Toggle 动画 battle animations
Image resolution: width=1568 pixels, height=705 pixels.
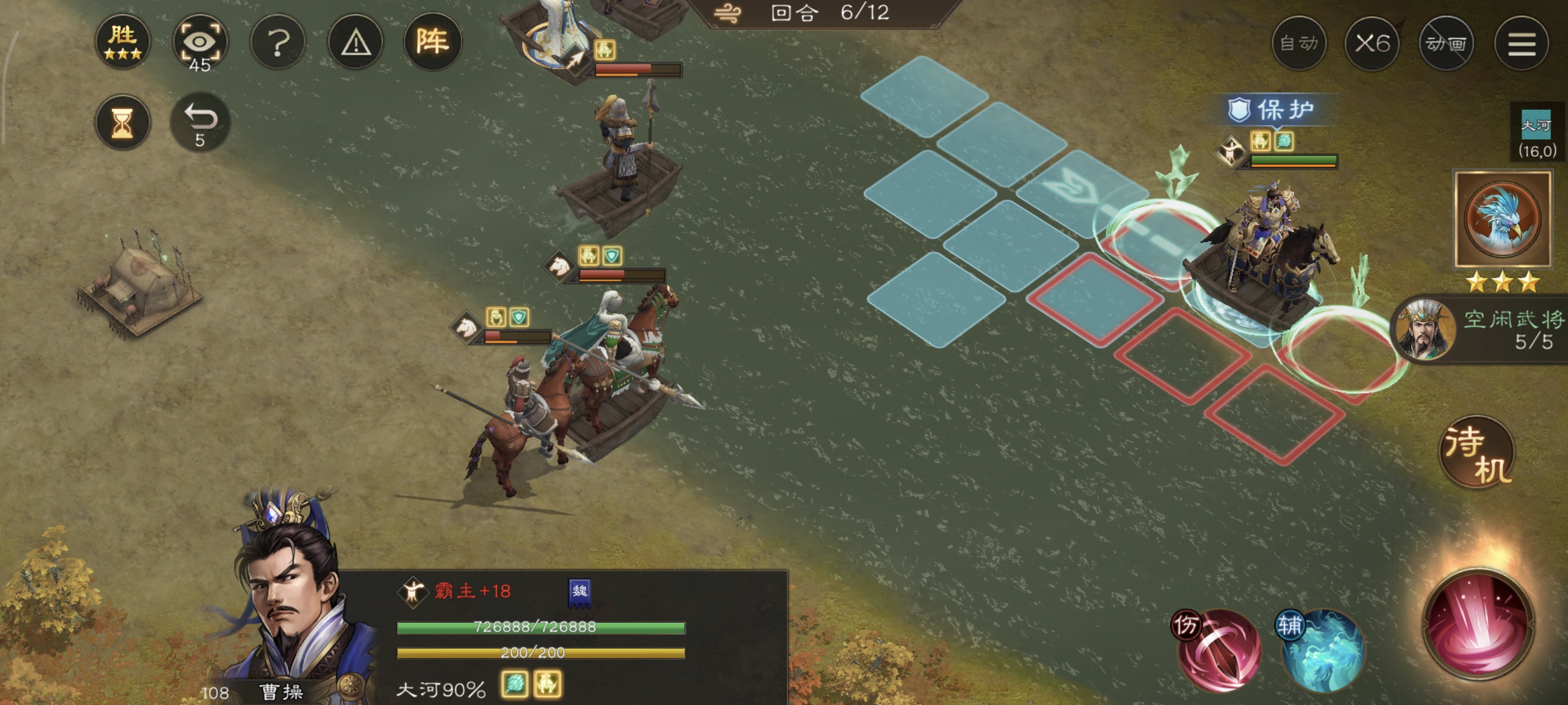[x=1446, y=43]
